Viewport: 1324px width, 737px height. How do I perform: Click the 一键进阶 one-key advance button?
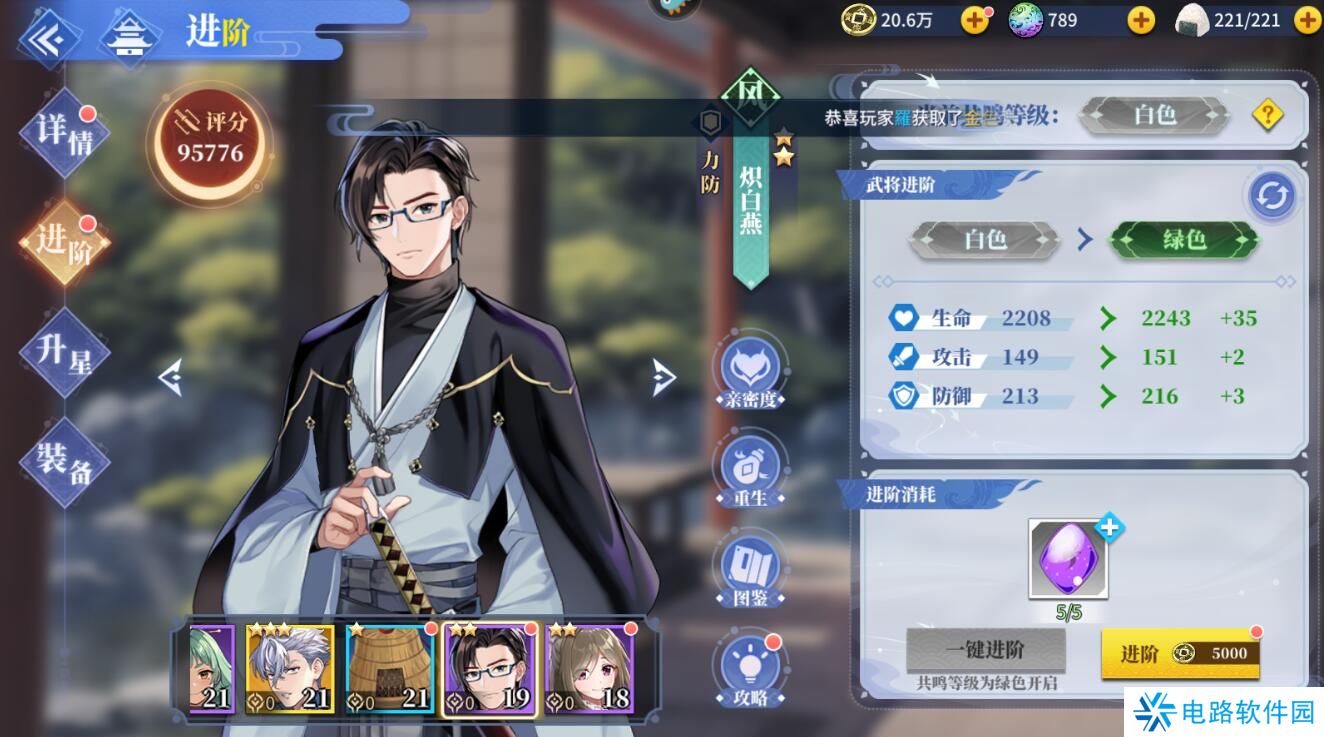coord(984,649)
